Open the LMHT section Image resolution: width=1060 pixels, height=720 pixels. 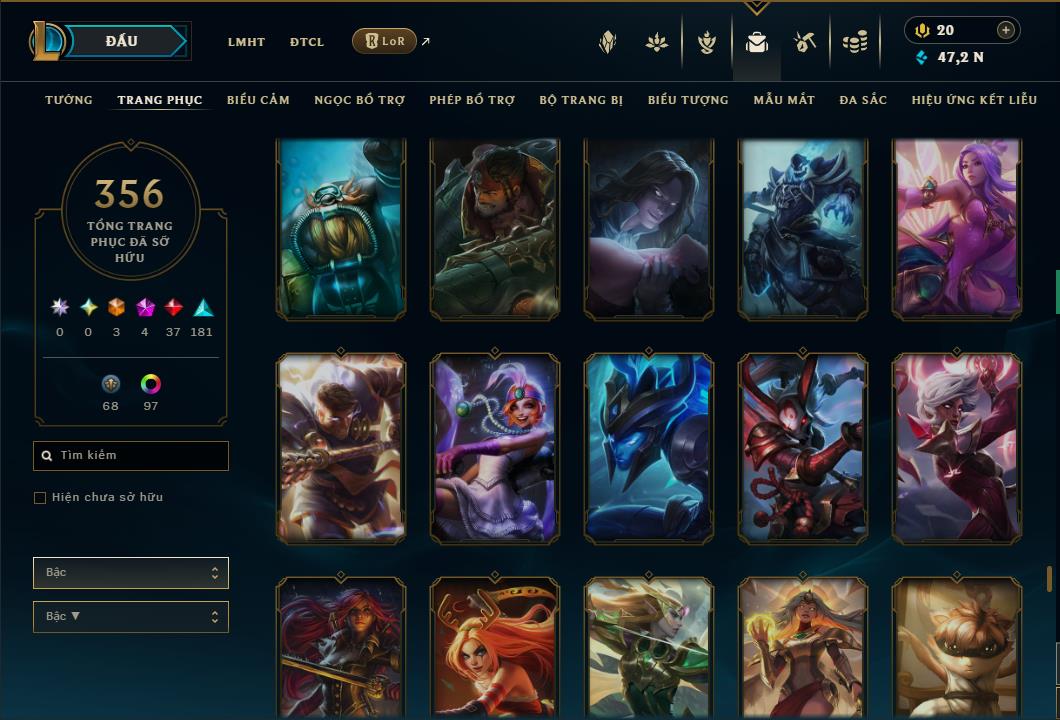[246, 42]
